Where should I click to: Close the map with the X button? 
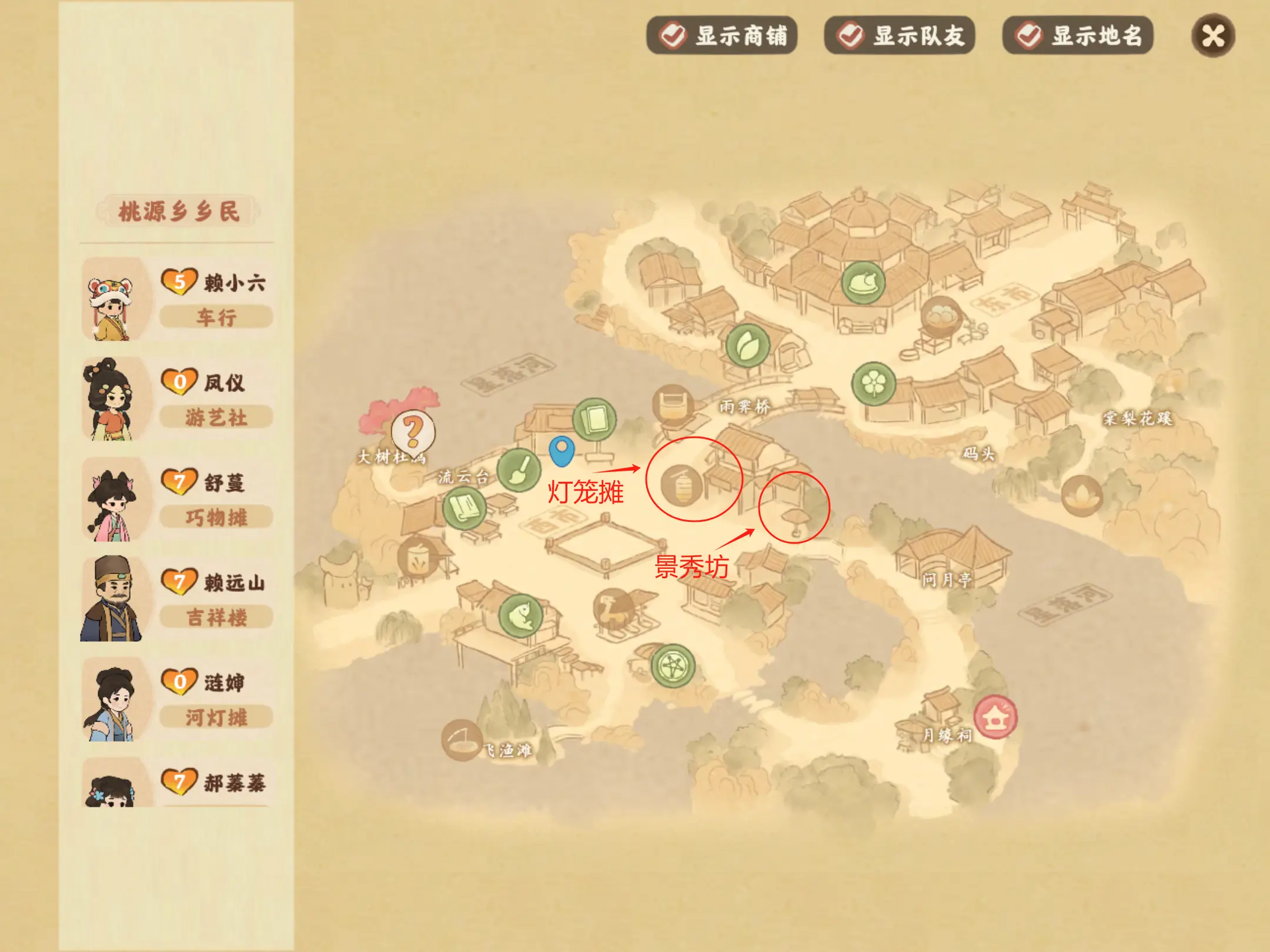click(1213, 36)
